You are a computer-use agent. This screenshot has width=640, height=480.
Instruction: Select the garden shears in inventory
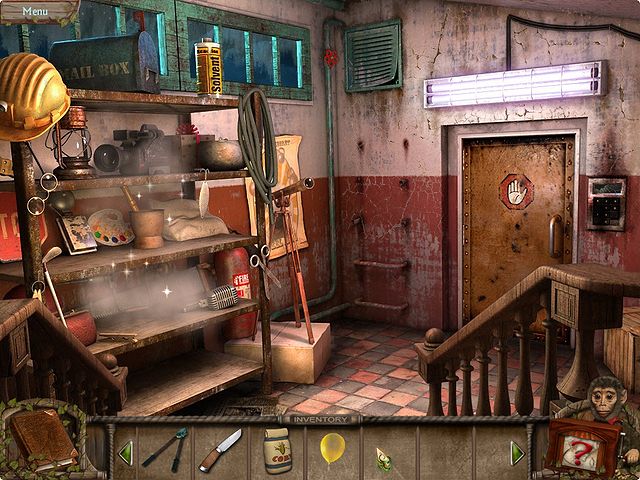(165, 448)
